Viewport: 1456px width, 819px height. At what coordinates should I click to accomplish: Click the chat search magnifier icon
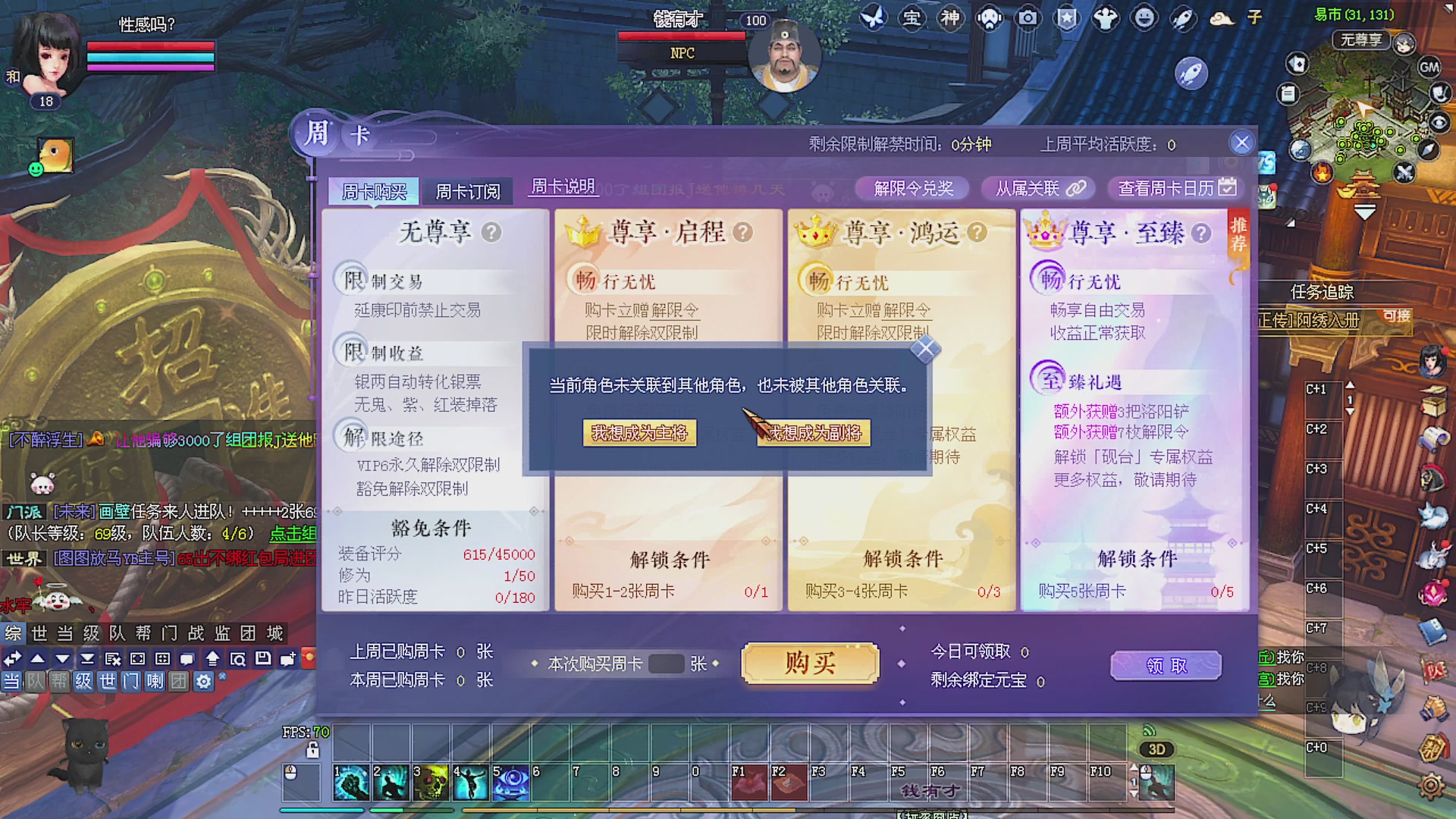[239, 659]
